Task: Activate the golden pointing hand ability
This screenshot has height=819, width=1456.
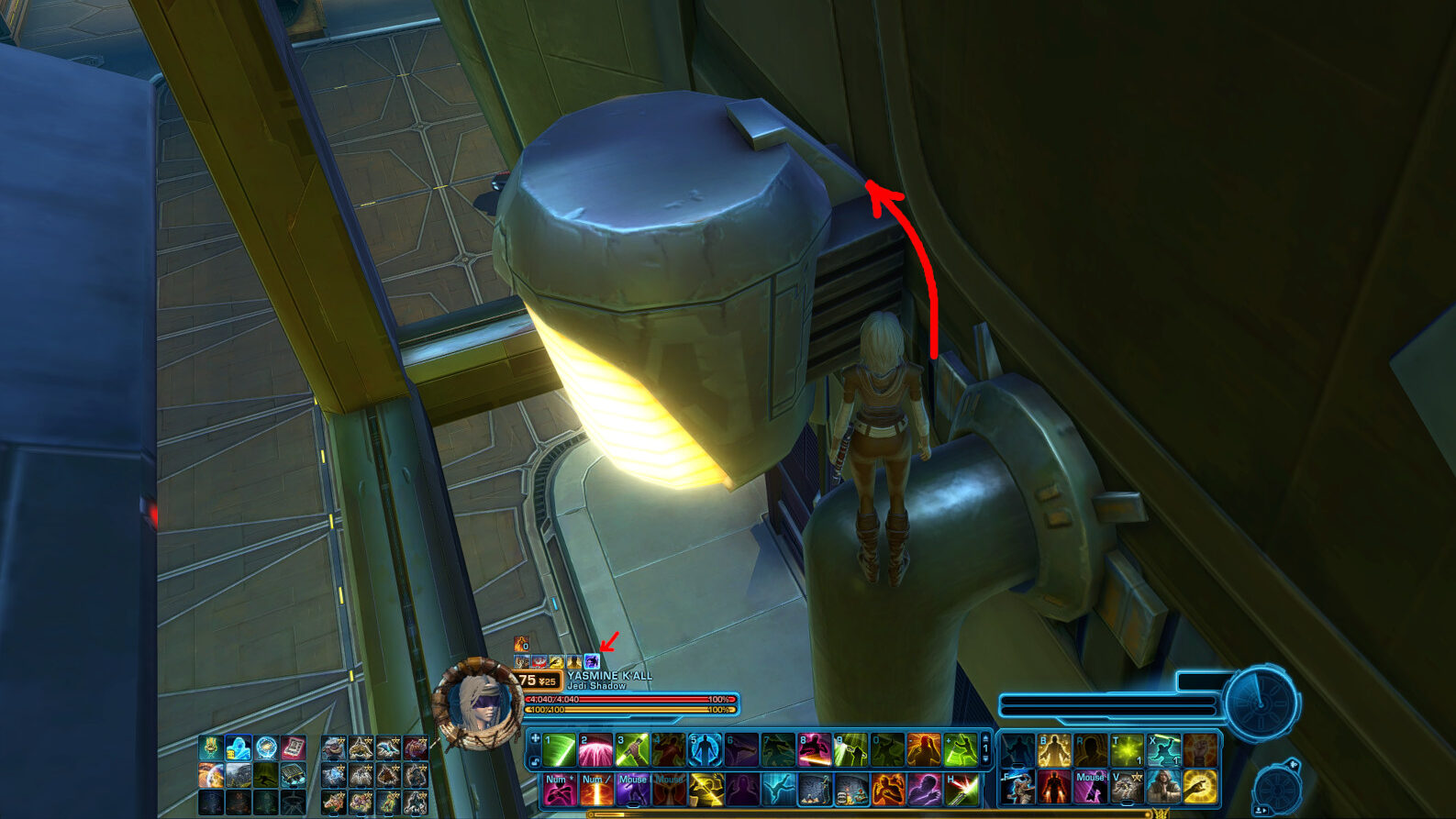Action: coord(1200,787)
